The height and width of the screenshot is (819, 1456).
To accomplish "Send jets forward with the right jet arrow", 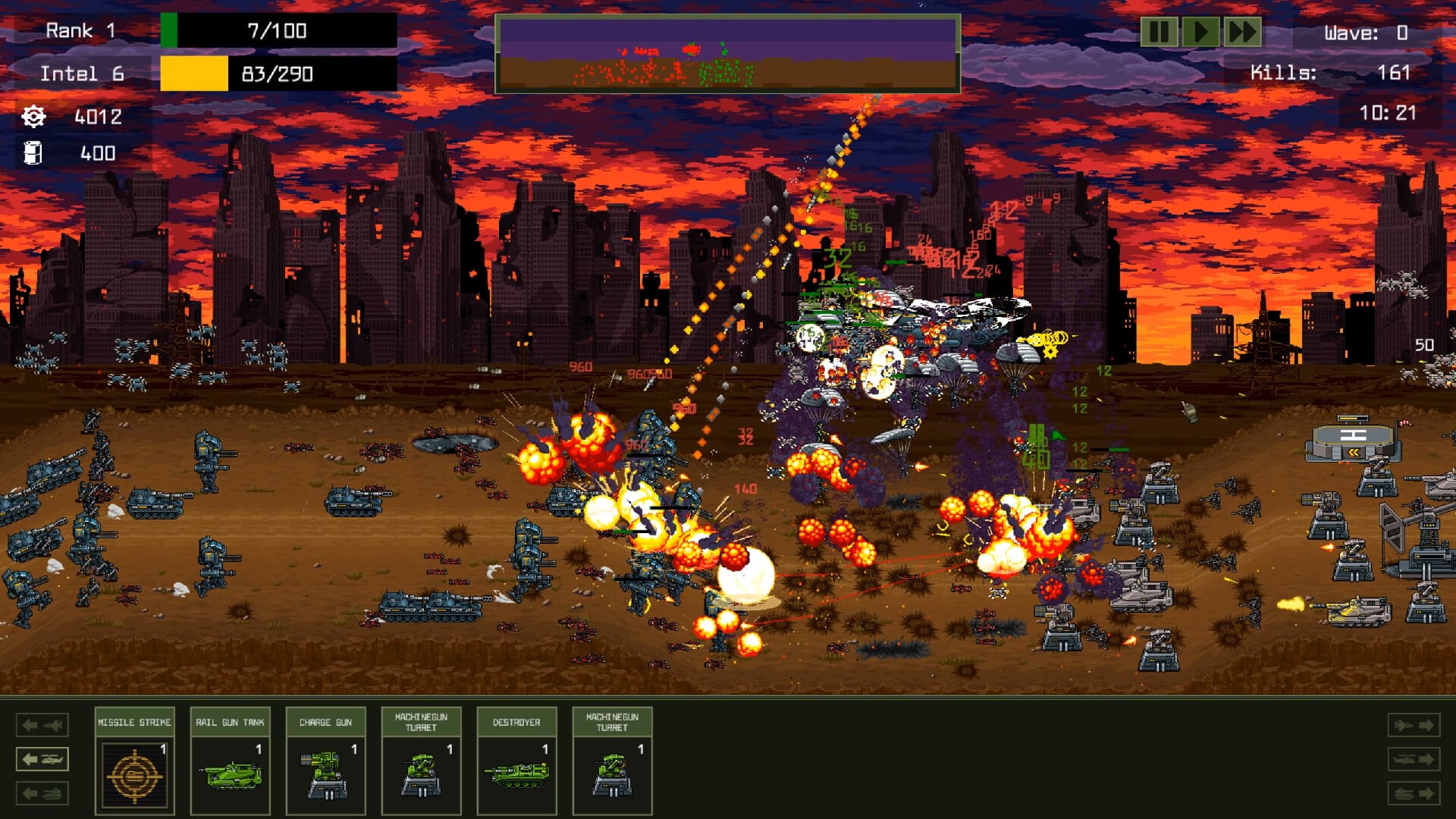I will tap(1415, 726).
